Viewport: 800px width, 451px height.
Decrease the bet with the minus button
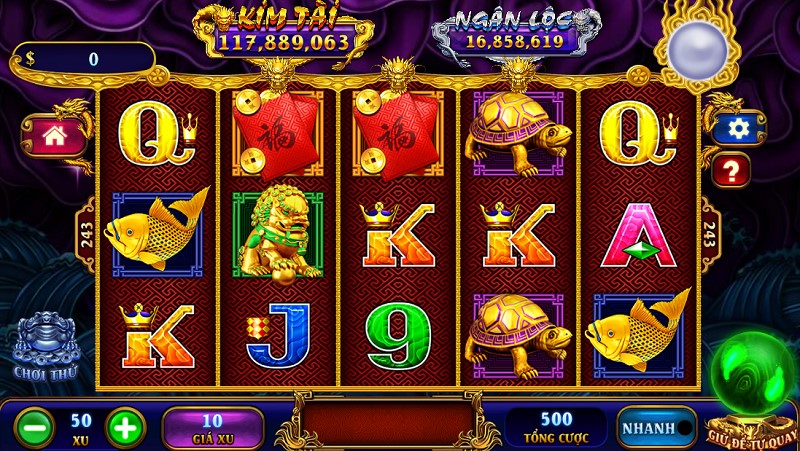tap(35, 427)
